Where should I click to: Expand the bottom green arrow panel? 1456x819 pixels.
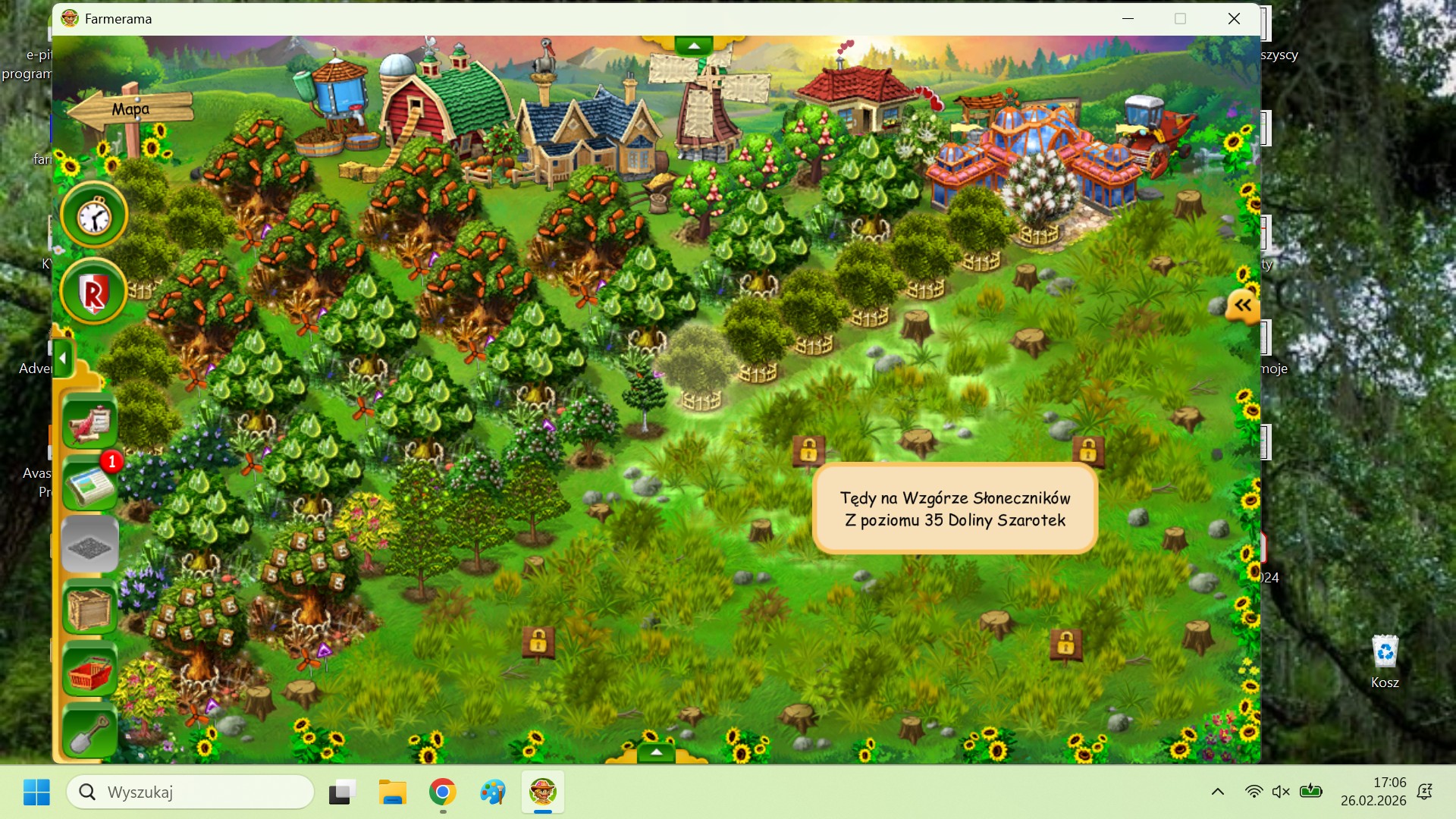[657, 752]
